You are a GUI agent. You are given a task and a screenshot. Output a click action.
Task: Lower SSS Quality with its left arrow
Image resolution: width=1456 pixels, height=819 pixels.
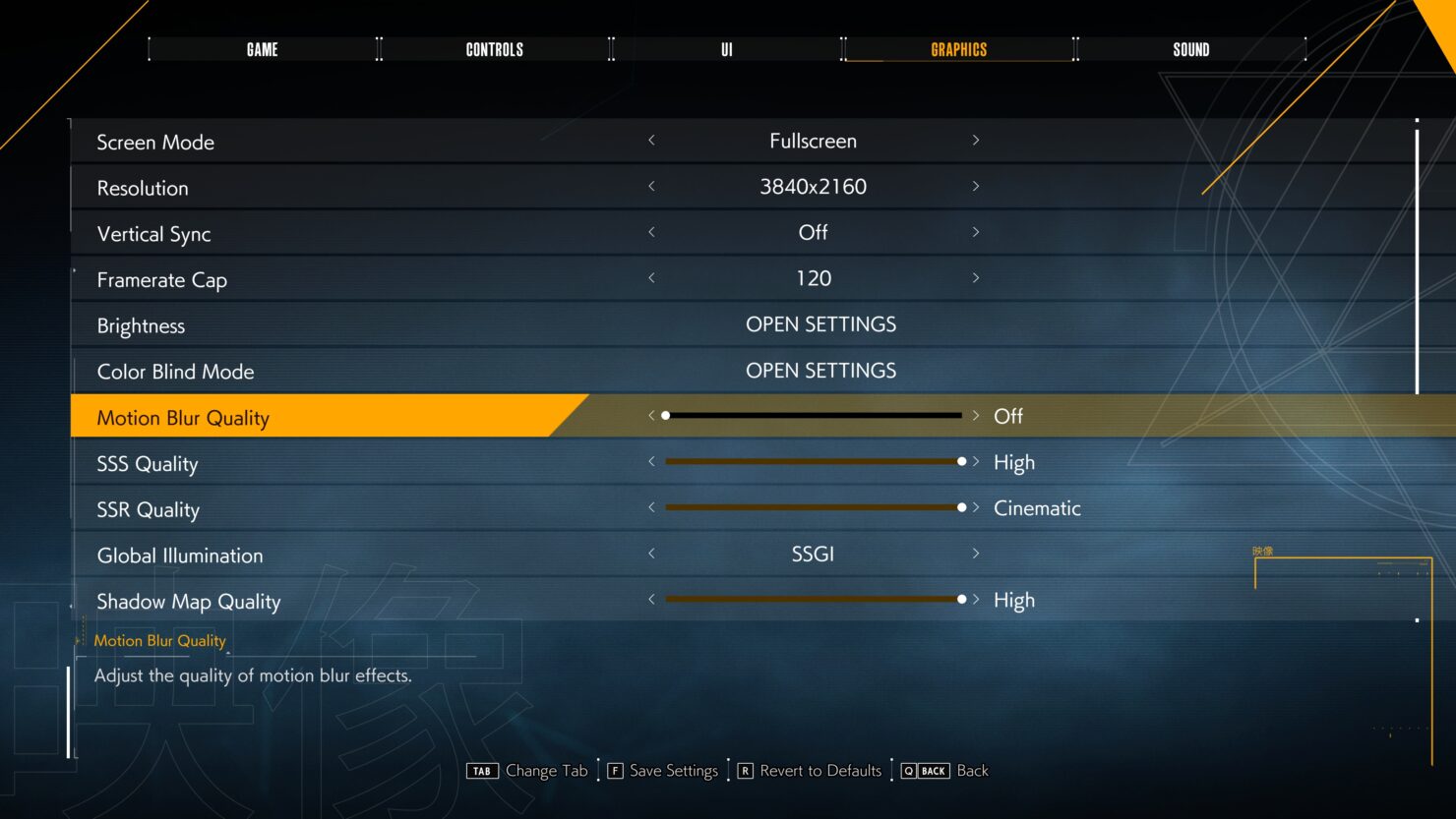(x=651, y=462)
